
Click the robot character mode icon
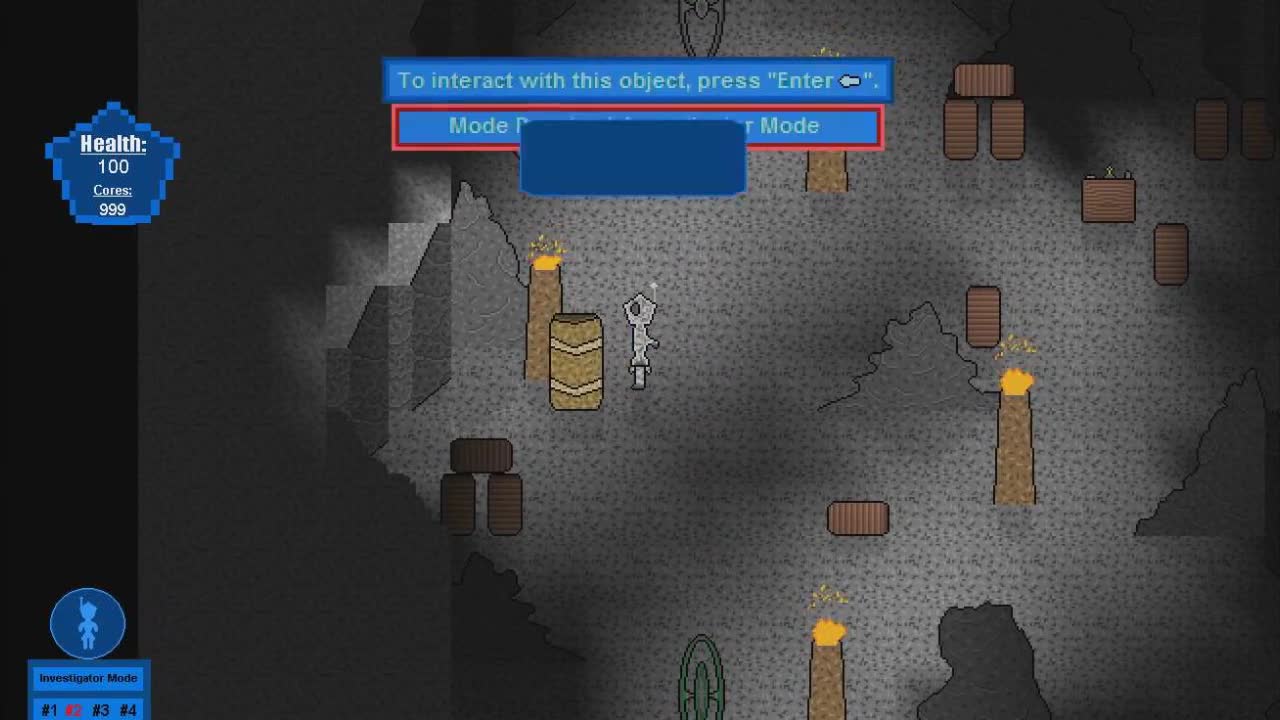pyautogui.click(x=88, y=623)
